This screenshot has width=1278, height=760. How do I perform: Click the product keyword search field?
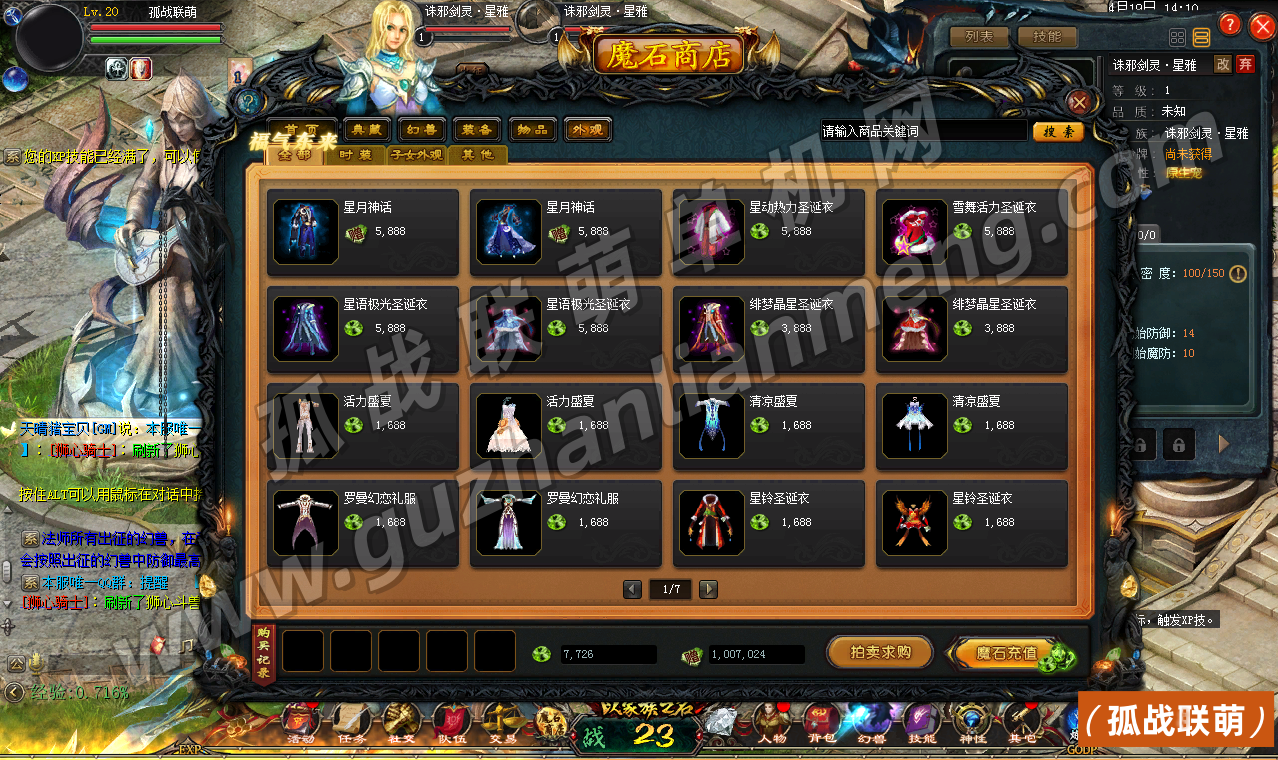coord(922,131)
